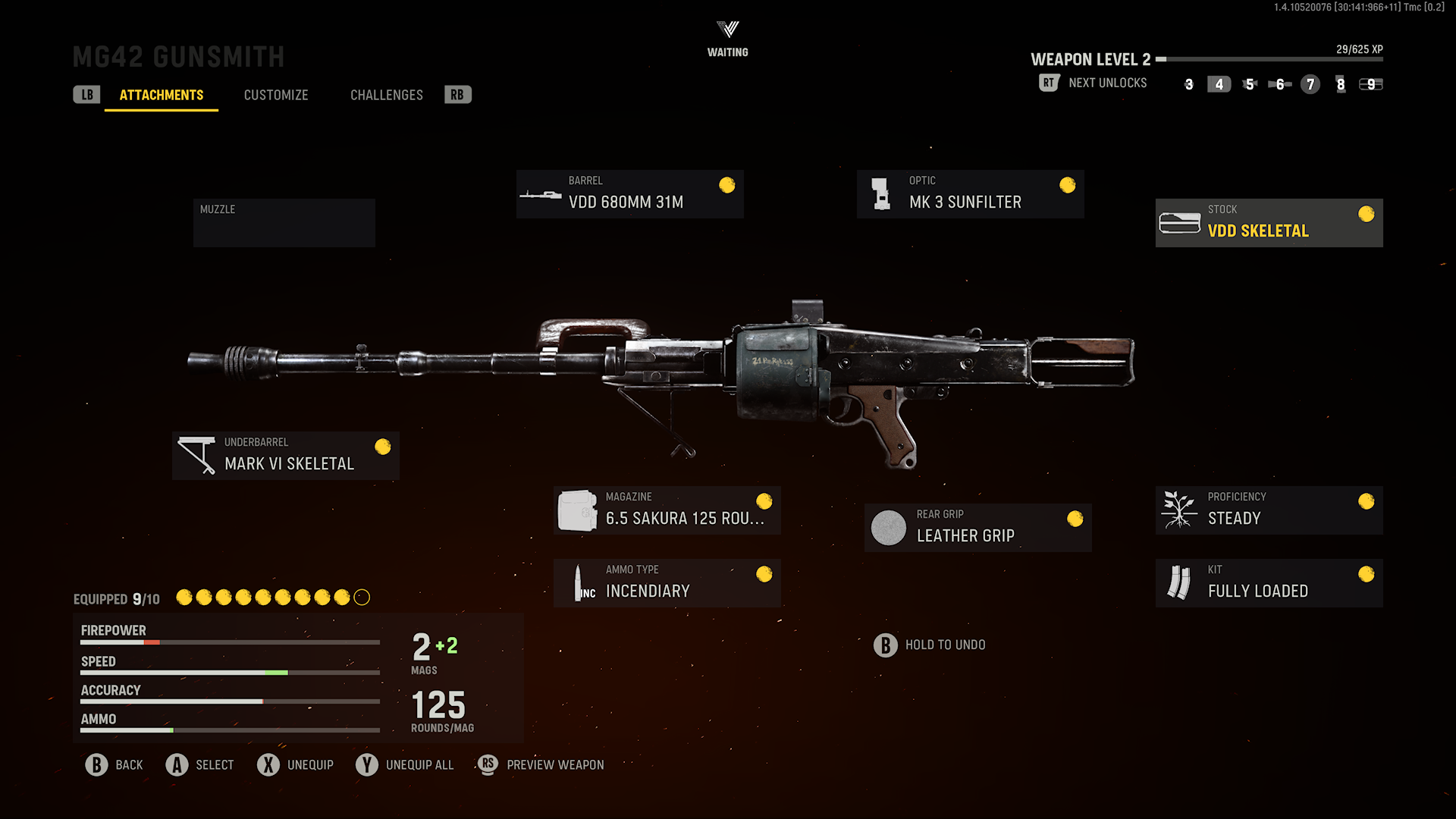
Task: Switch to the Customize tab
Action: [x=275, y=95]
